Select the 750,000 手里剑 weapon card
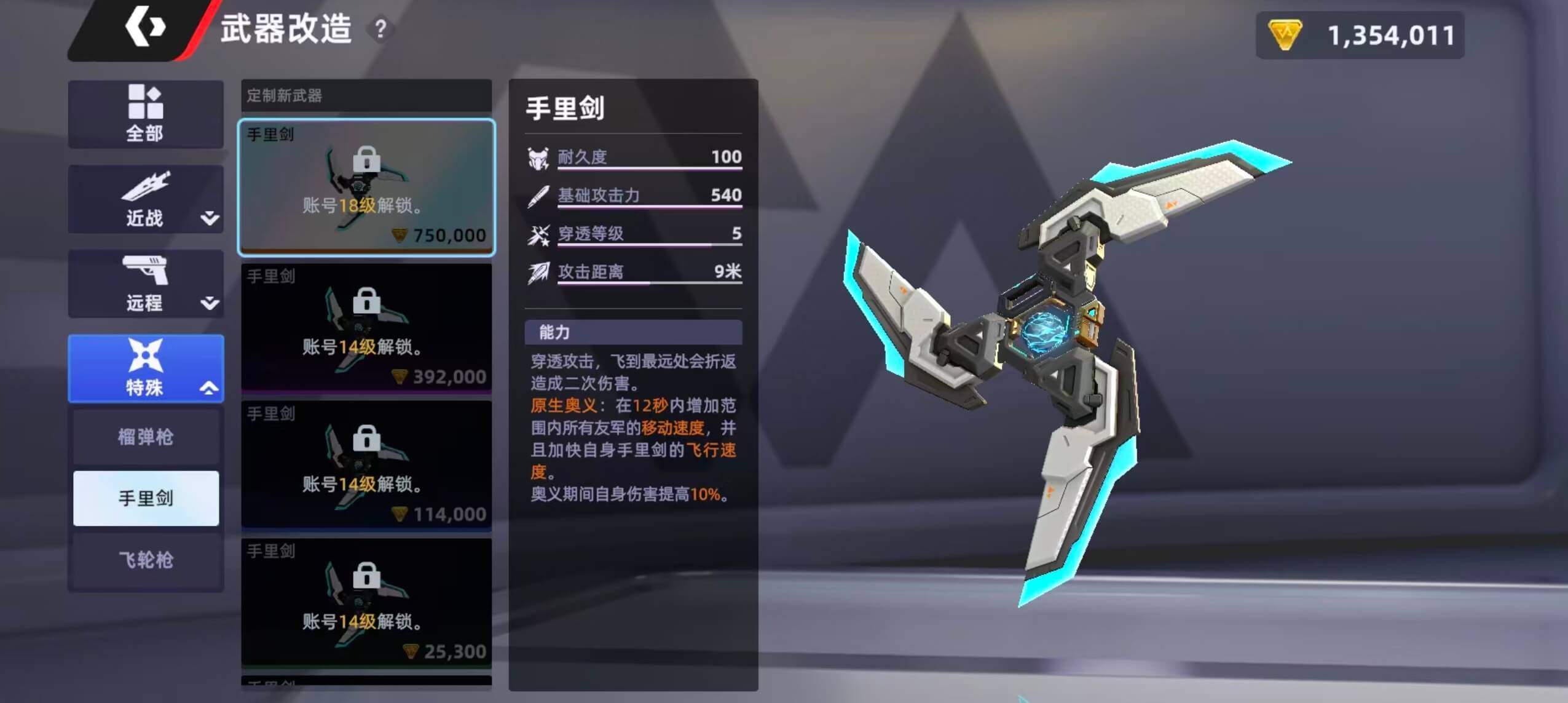The image size is (1568, 703). pos(366,187)
